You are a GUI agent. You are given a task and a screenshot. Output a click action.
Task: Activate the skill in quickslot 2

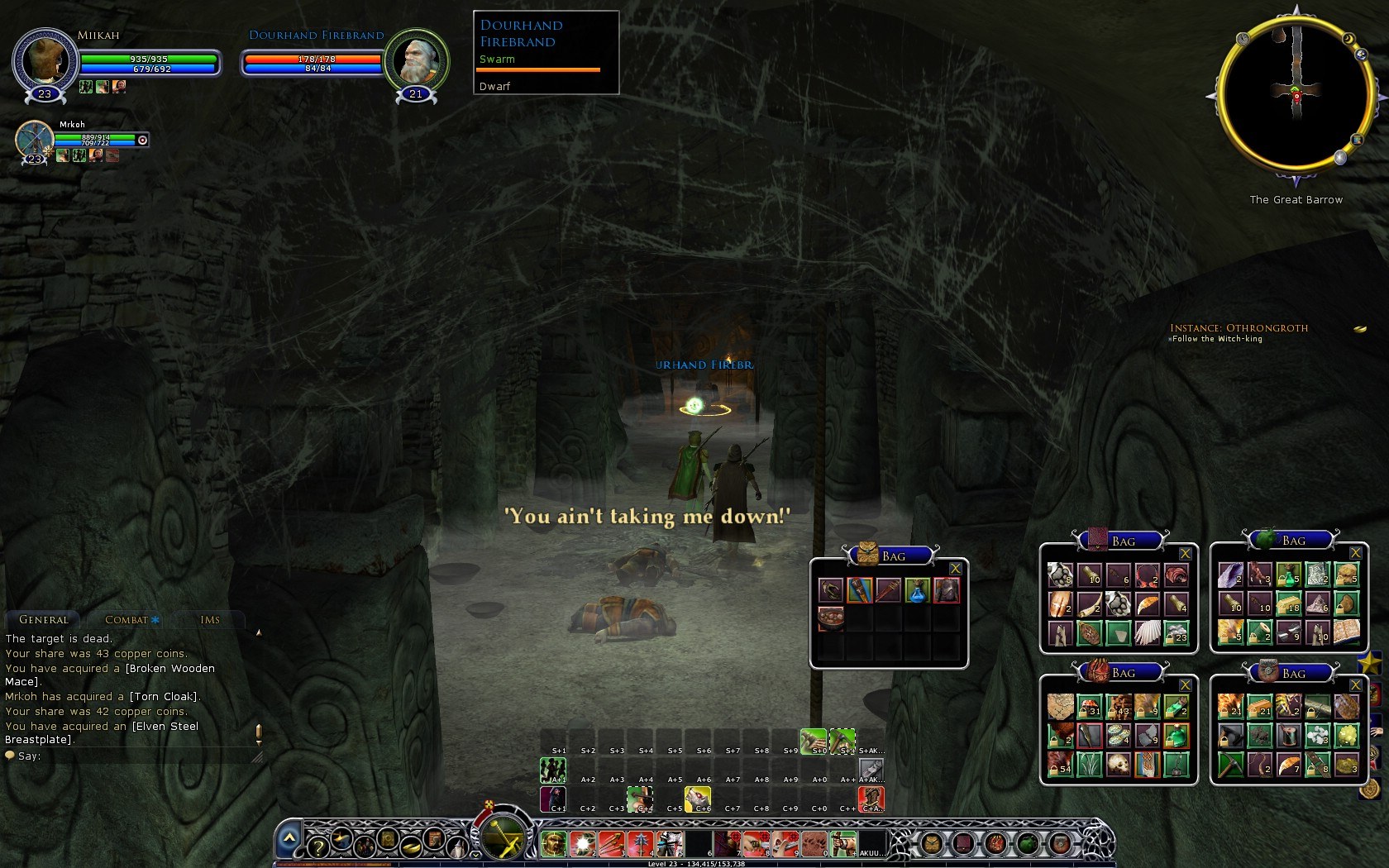(583, 844)
